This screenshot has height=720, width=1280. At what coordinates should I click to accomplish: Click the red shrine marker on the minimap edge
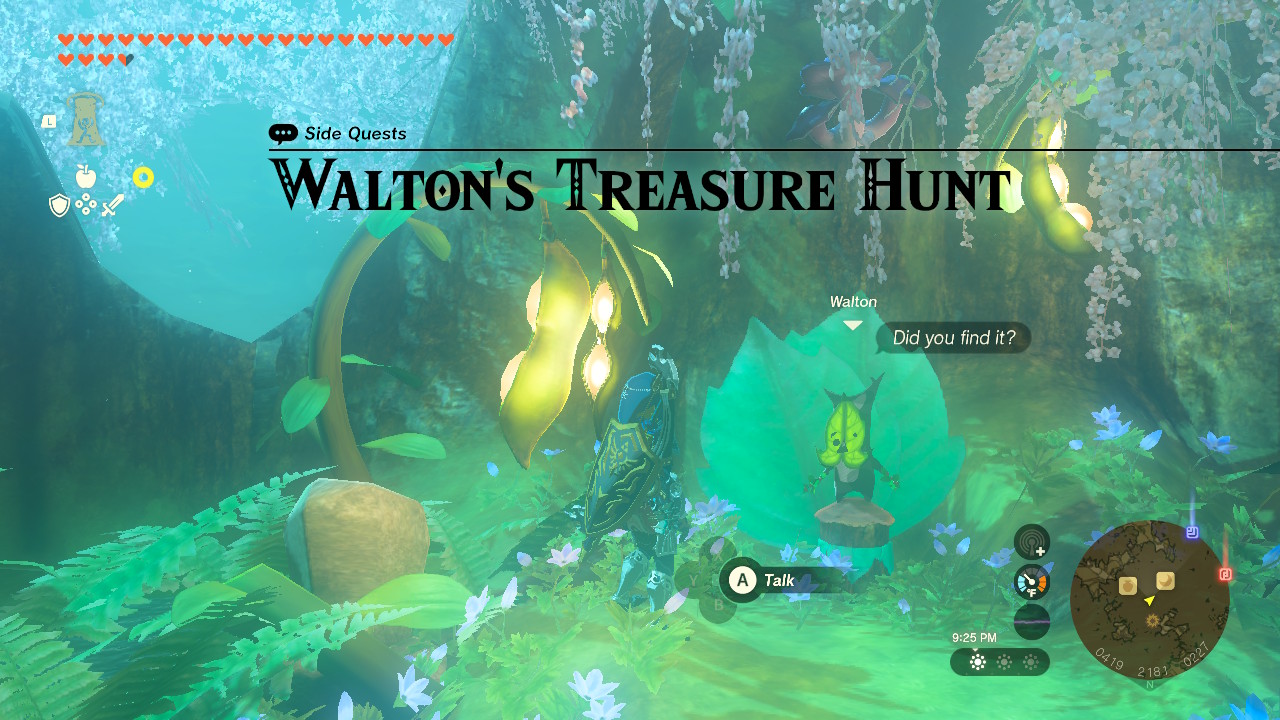click(1226, 574)
